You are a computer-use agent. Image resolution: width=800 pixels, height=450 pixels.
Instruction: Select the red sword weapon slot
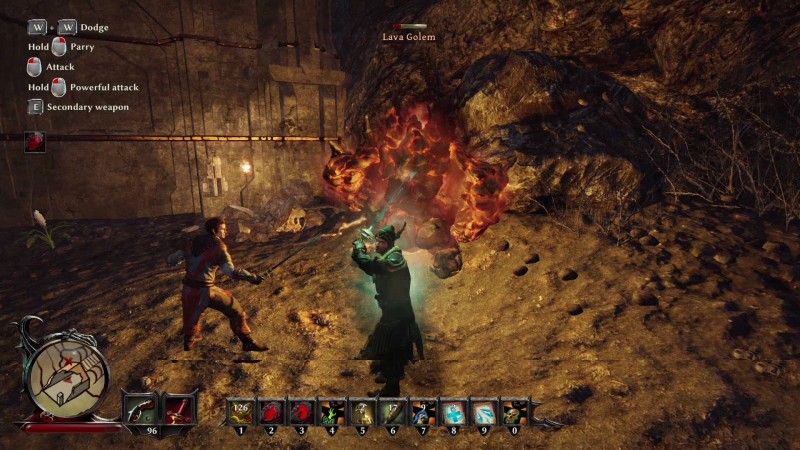[177, 409]
